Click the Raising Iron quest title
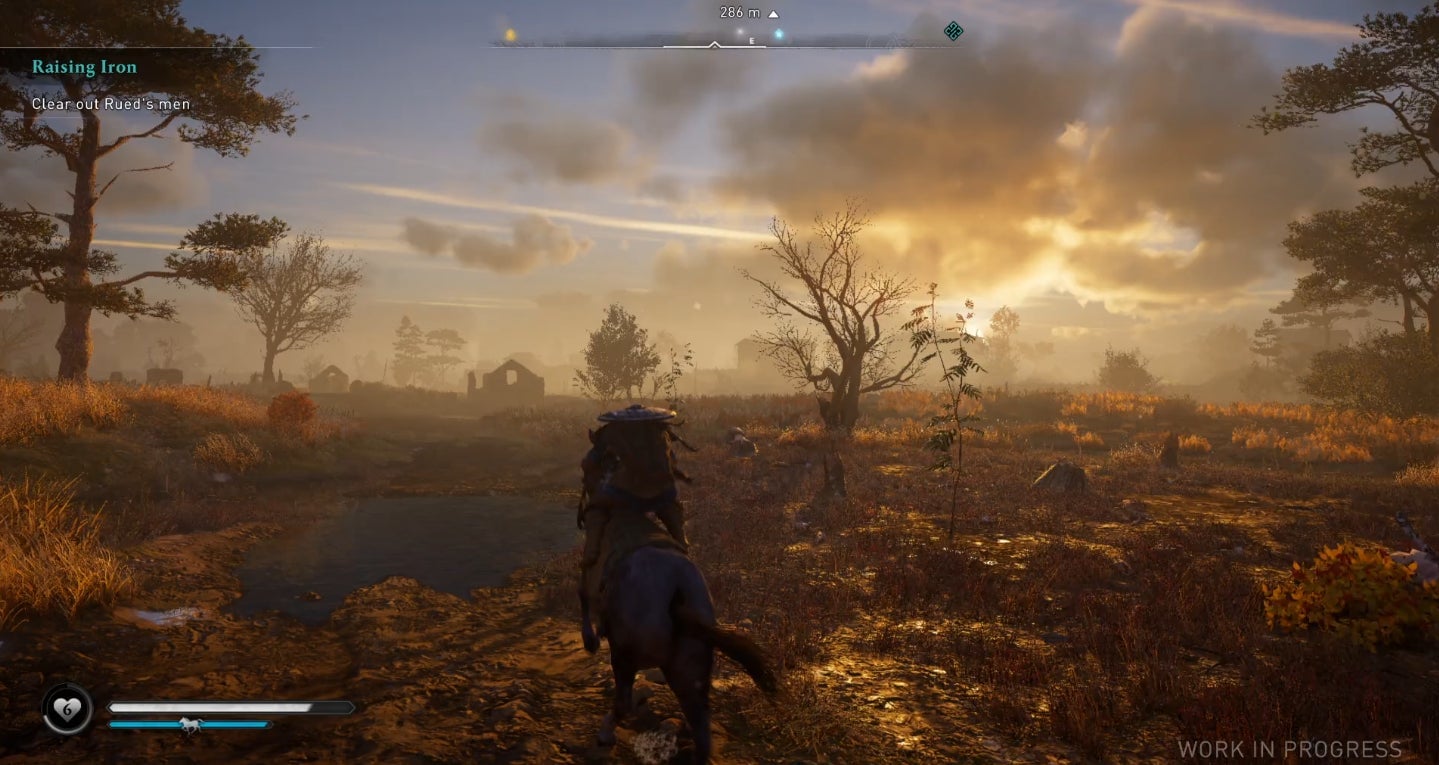 click(84, 66)
